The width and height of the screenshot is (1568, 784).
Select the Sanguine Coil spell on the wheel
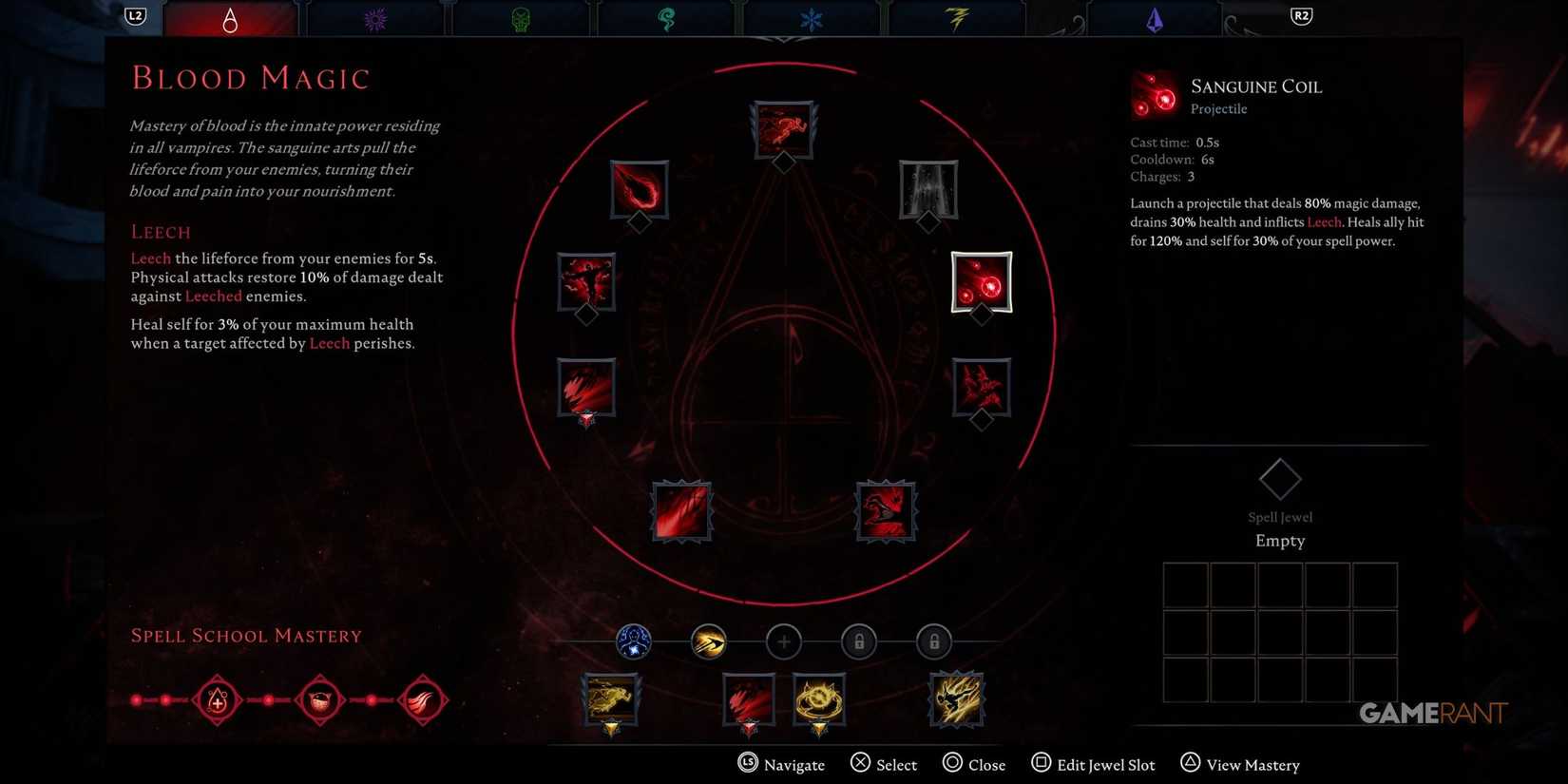[981, 282]
